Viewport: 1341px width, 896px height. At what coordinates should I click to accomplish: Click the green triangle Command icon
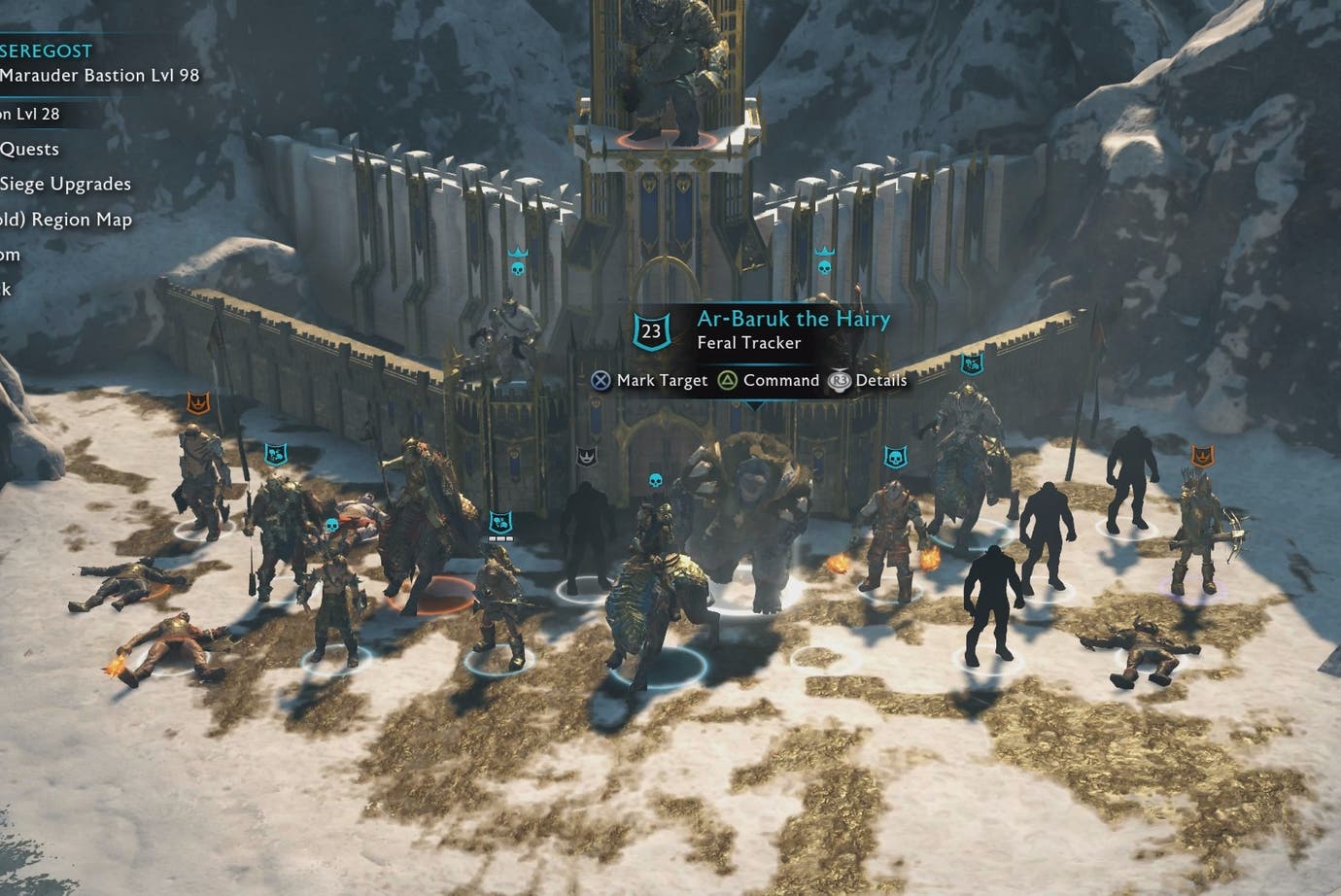click(x=727, y=380)
